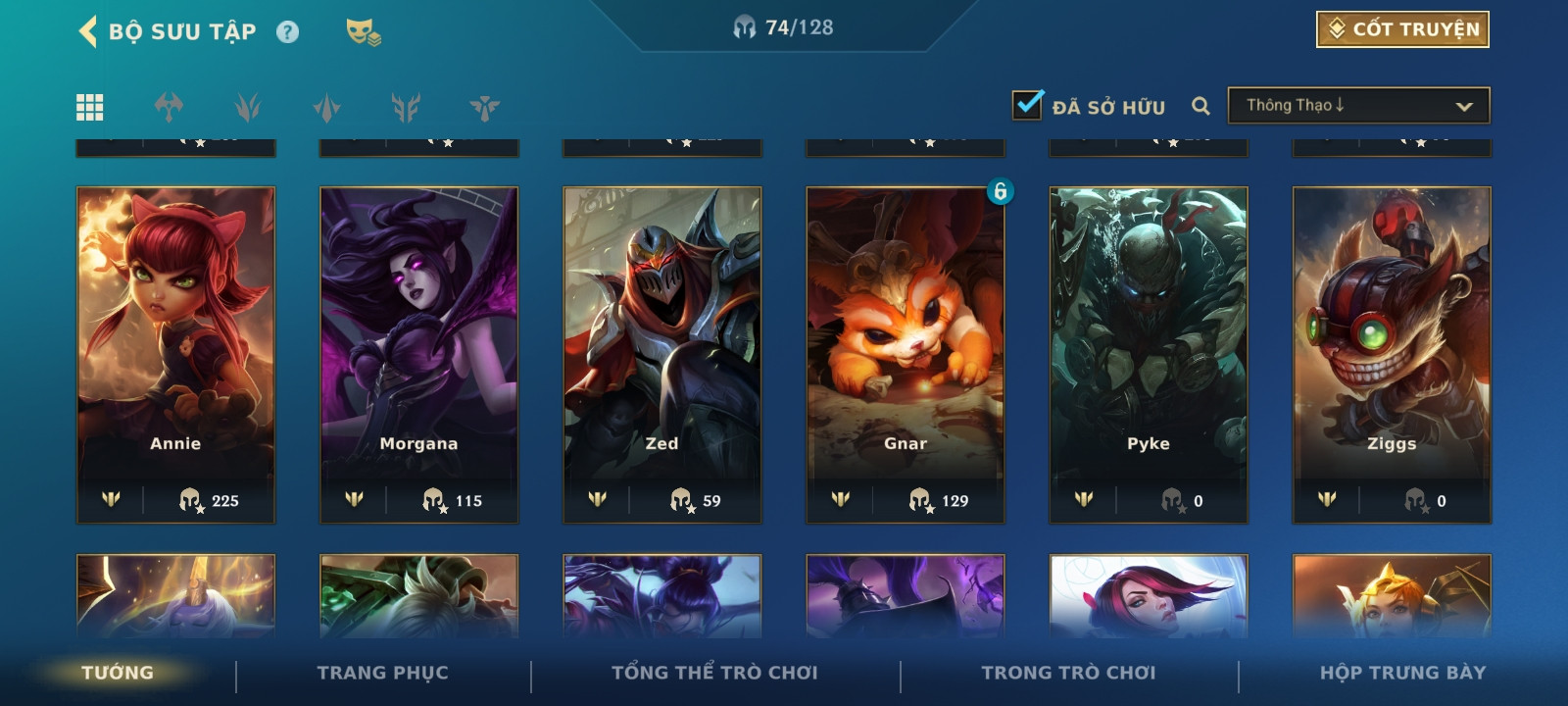This screenshot has height=706, width=1568.
Task: Toggle the Đã Sở Hữu checkbox
Action: point(1027,105)
